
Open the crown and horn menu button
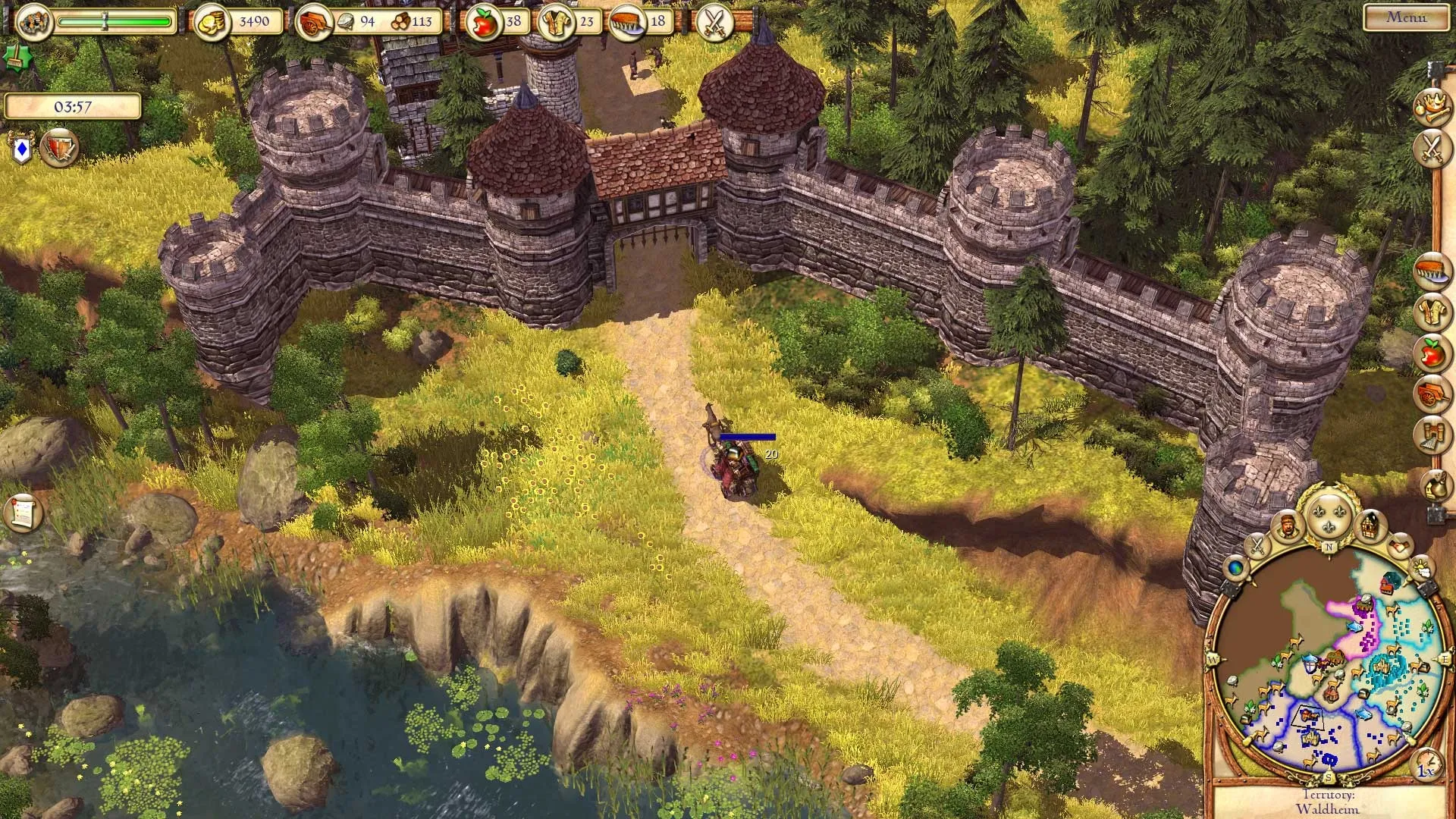(x=1431, y=106)
